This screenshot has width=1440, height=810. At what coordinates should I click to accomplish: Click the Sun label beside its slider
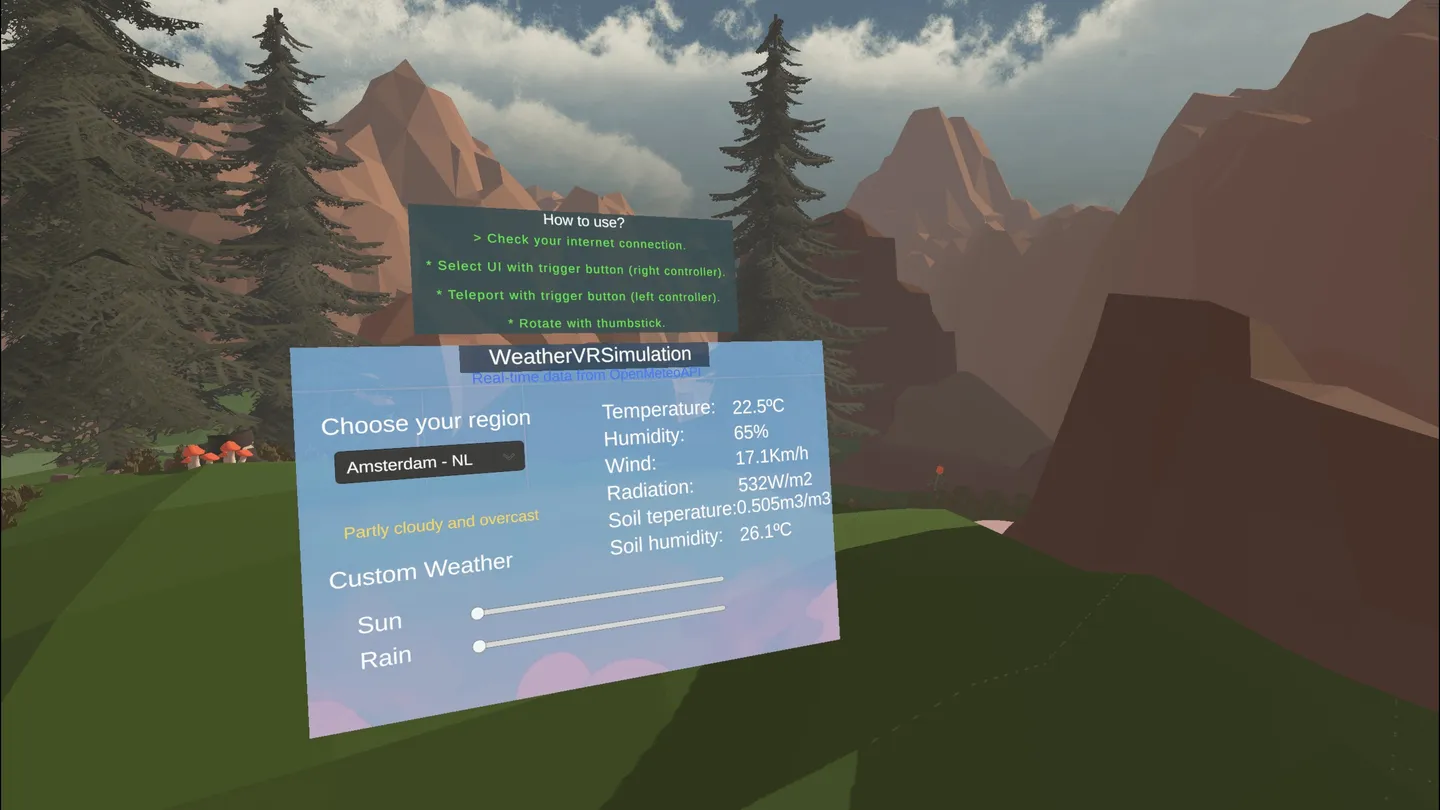380,621
